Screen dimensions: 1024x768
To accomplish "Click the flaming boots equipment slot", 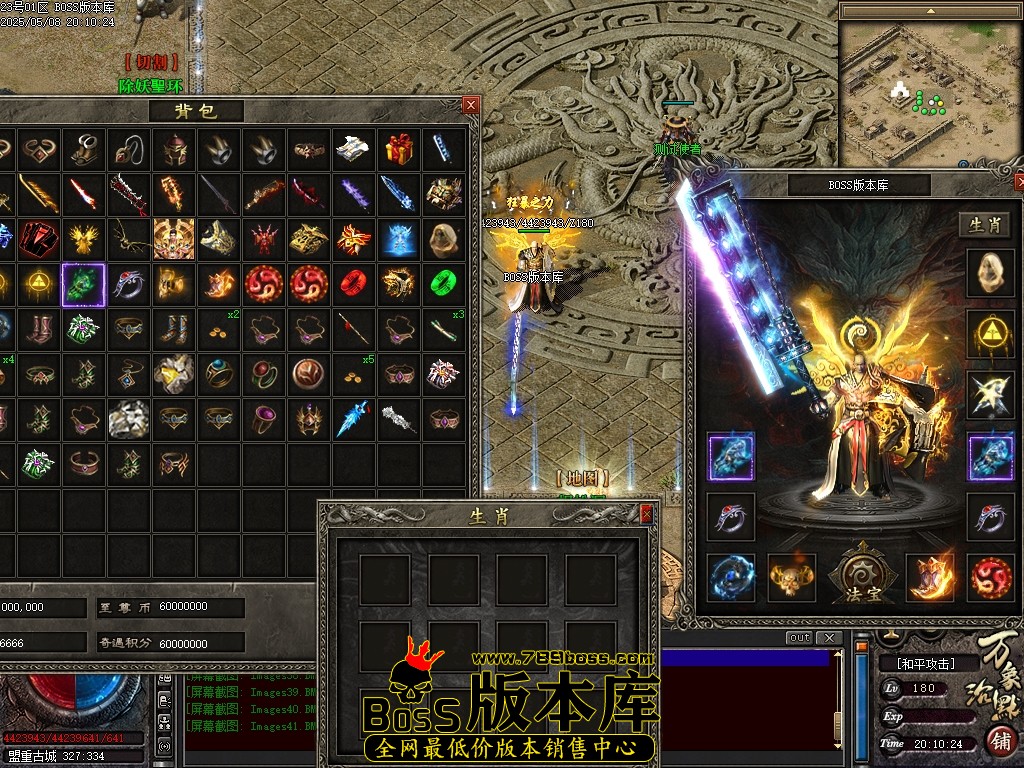I will (929, 578).
